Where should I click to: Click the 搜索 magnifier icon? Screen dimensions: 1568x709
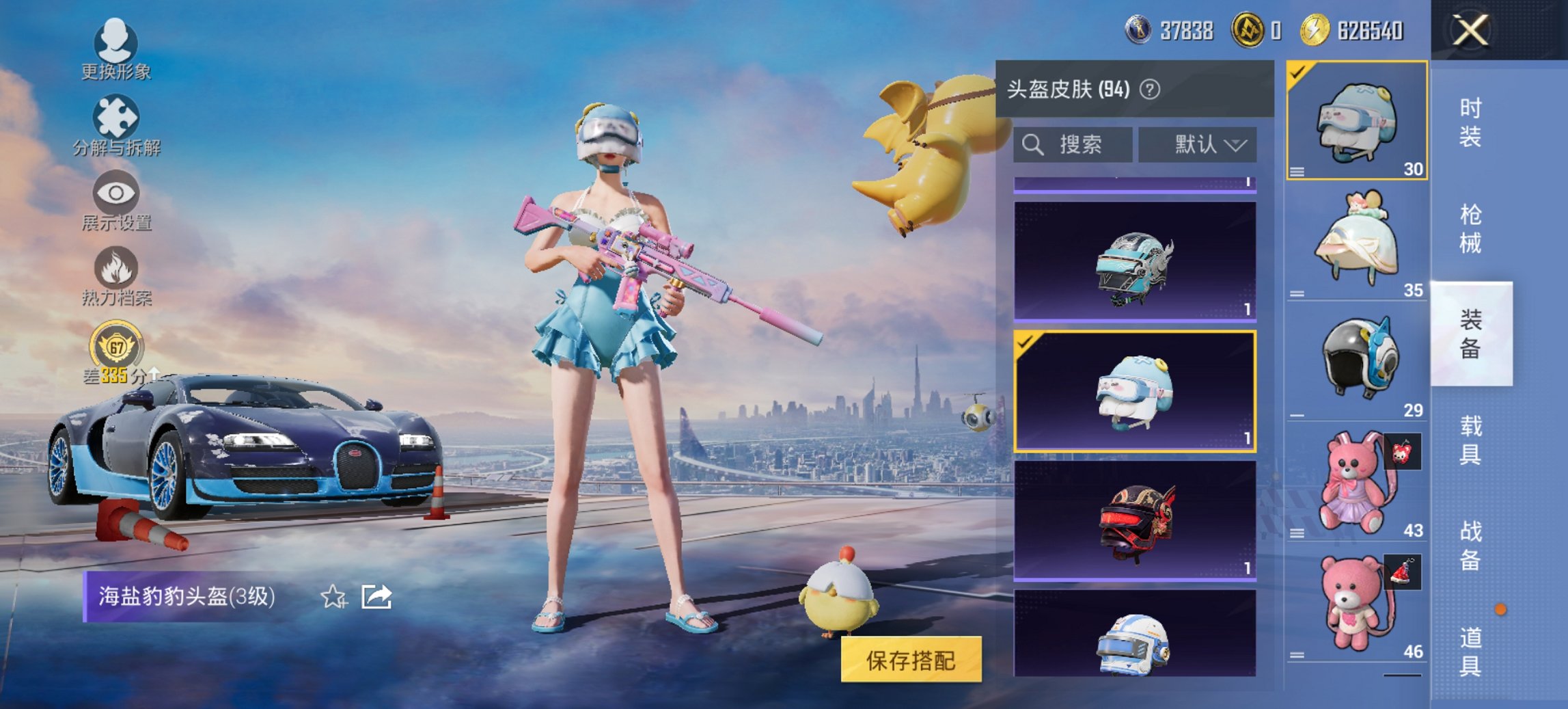(x=1031, y=144)
